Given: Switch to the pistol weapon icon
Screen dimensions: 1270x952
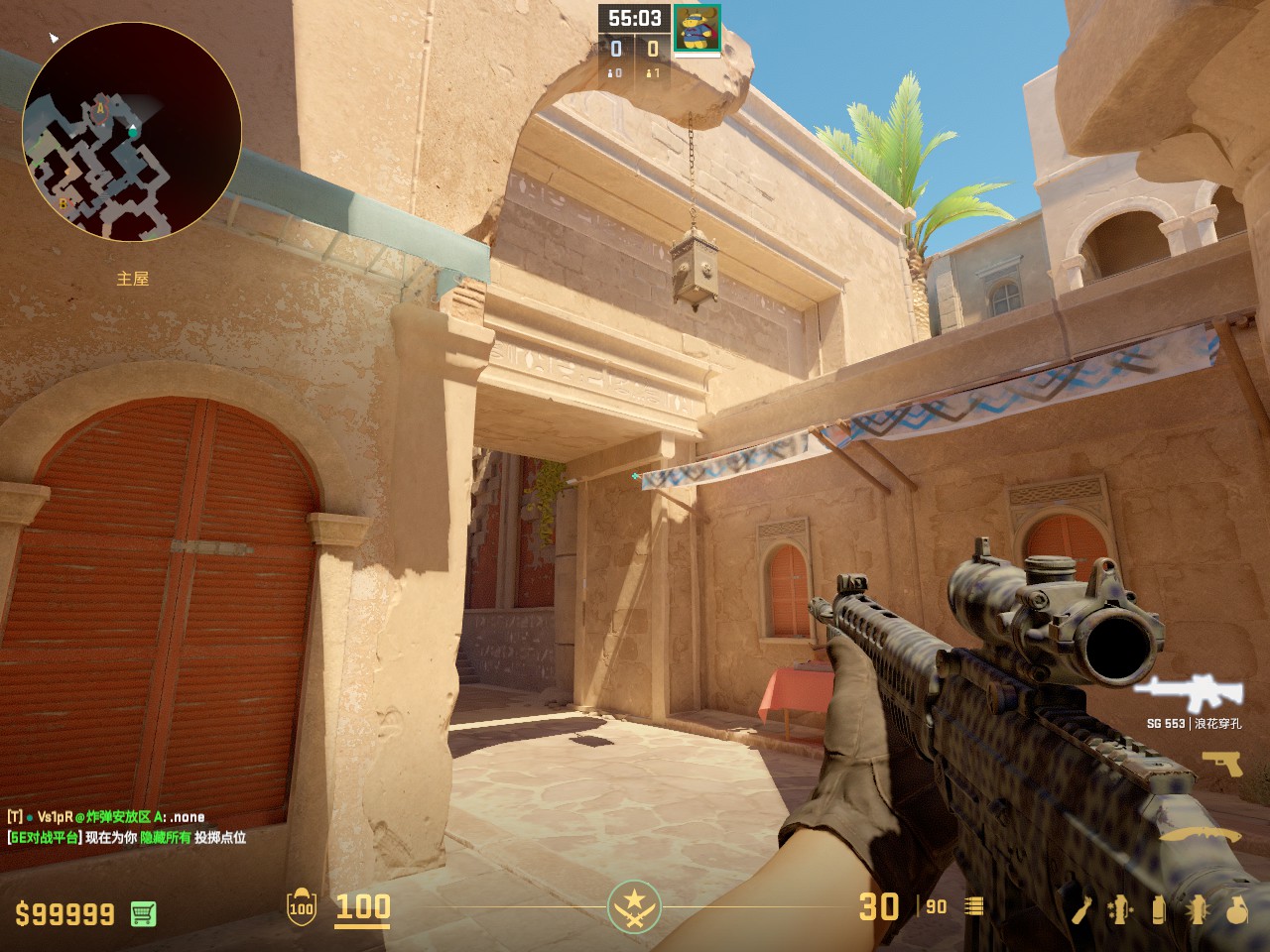Looking at the screenshot, I should (1220, 762).
